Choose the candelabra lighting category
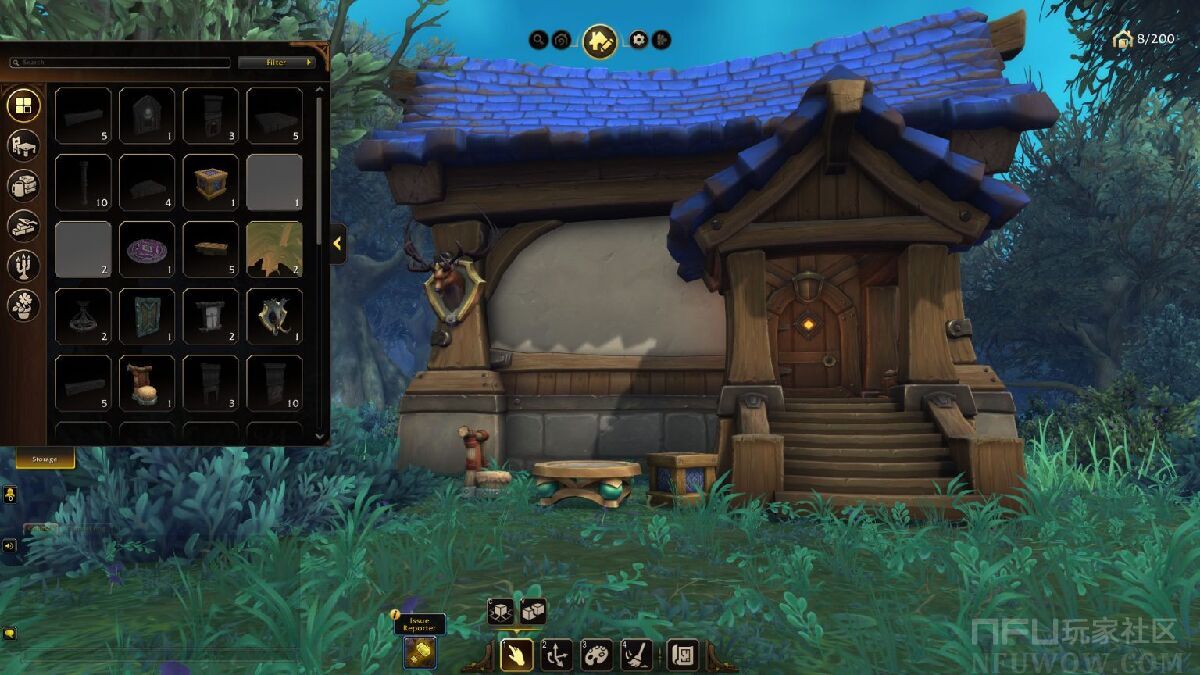 click(24, 265)
